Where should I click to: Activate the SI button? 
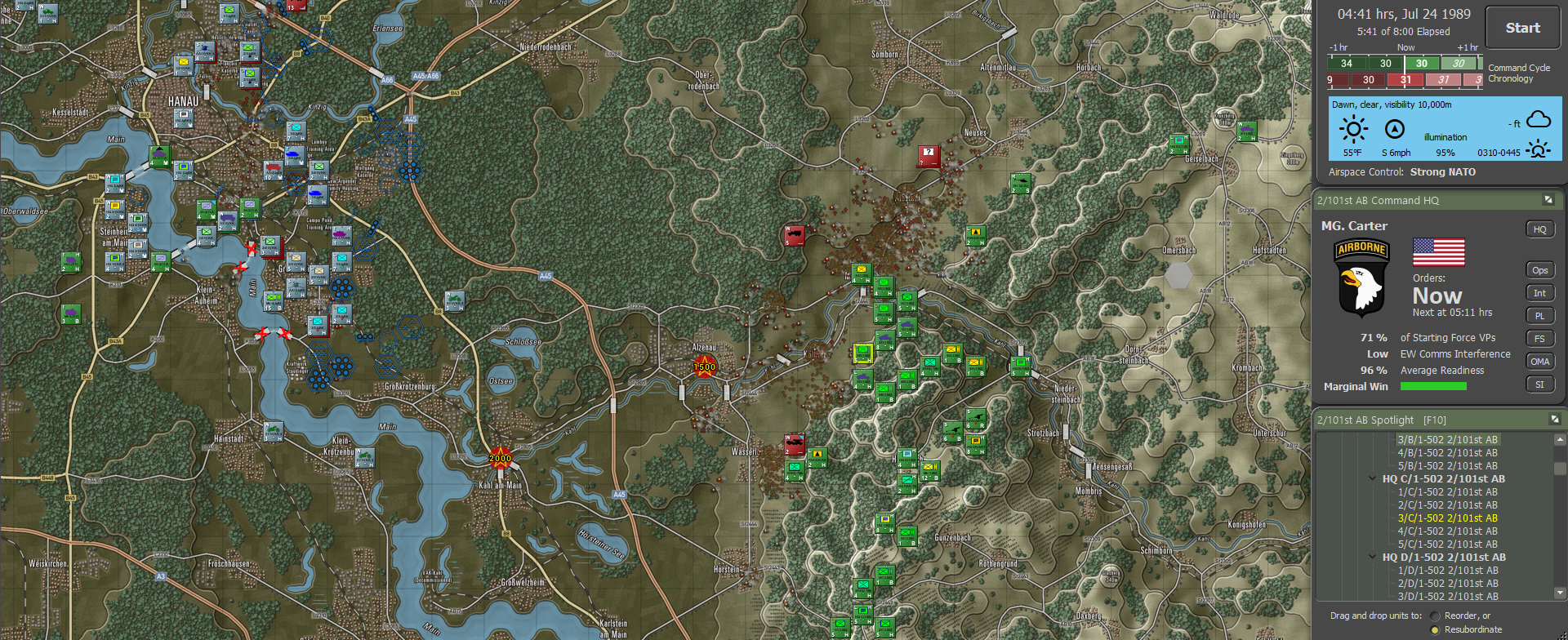(x=1539, y=384)
